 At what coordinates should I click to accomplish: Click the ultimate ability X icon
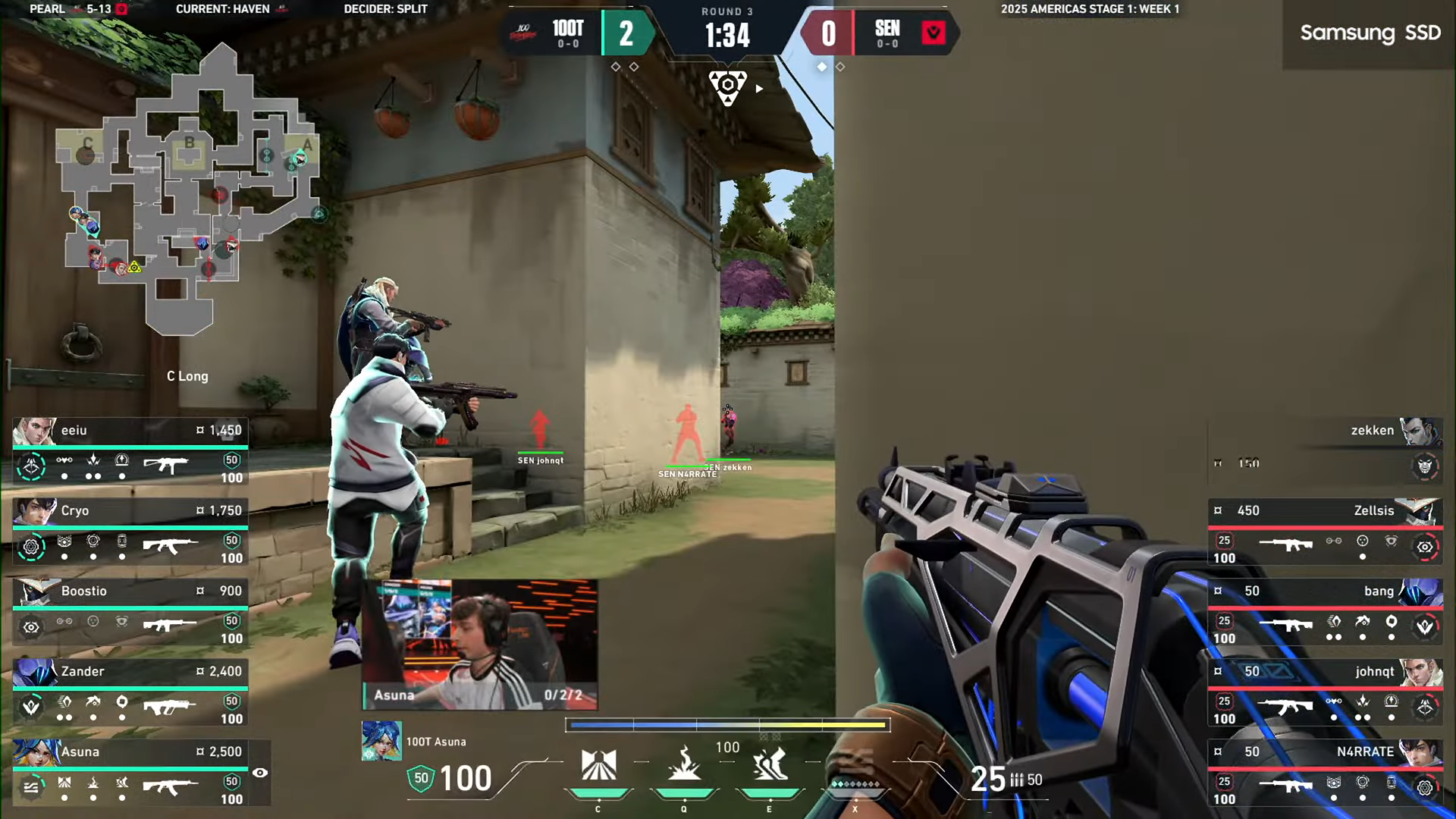[855, 773]
